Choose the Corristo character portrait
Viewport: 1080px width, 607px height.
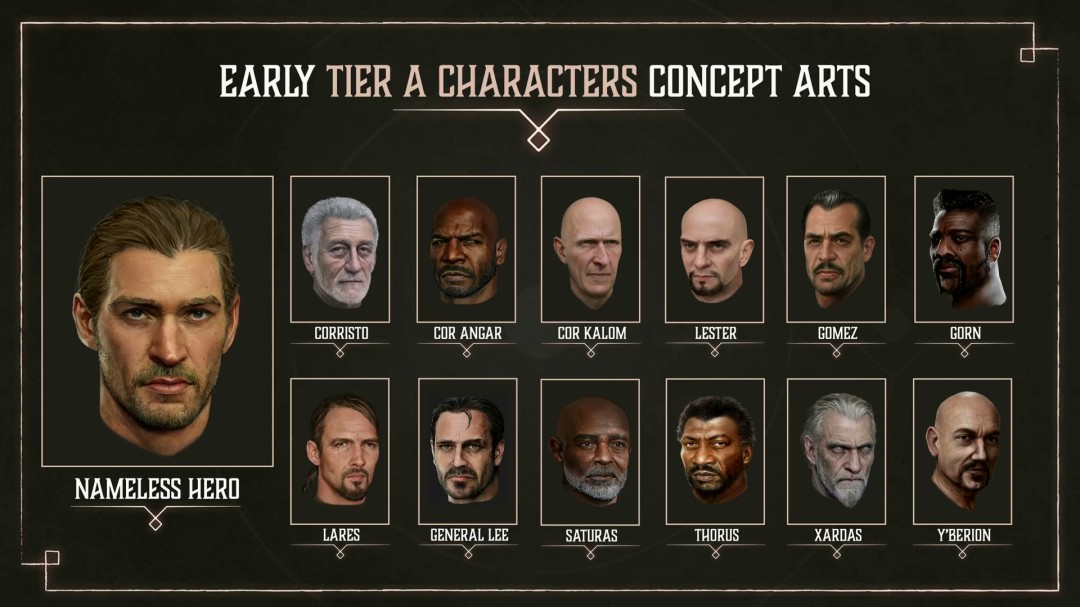[340, 249]
